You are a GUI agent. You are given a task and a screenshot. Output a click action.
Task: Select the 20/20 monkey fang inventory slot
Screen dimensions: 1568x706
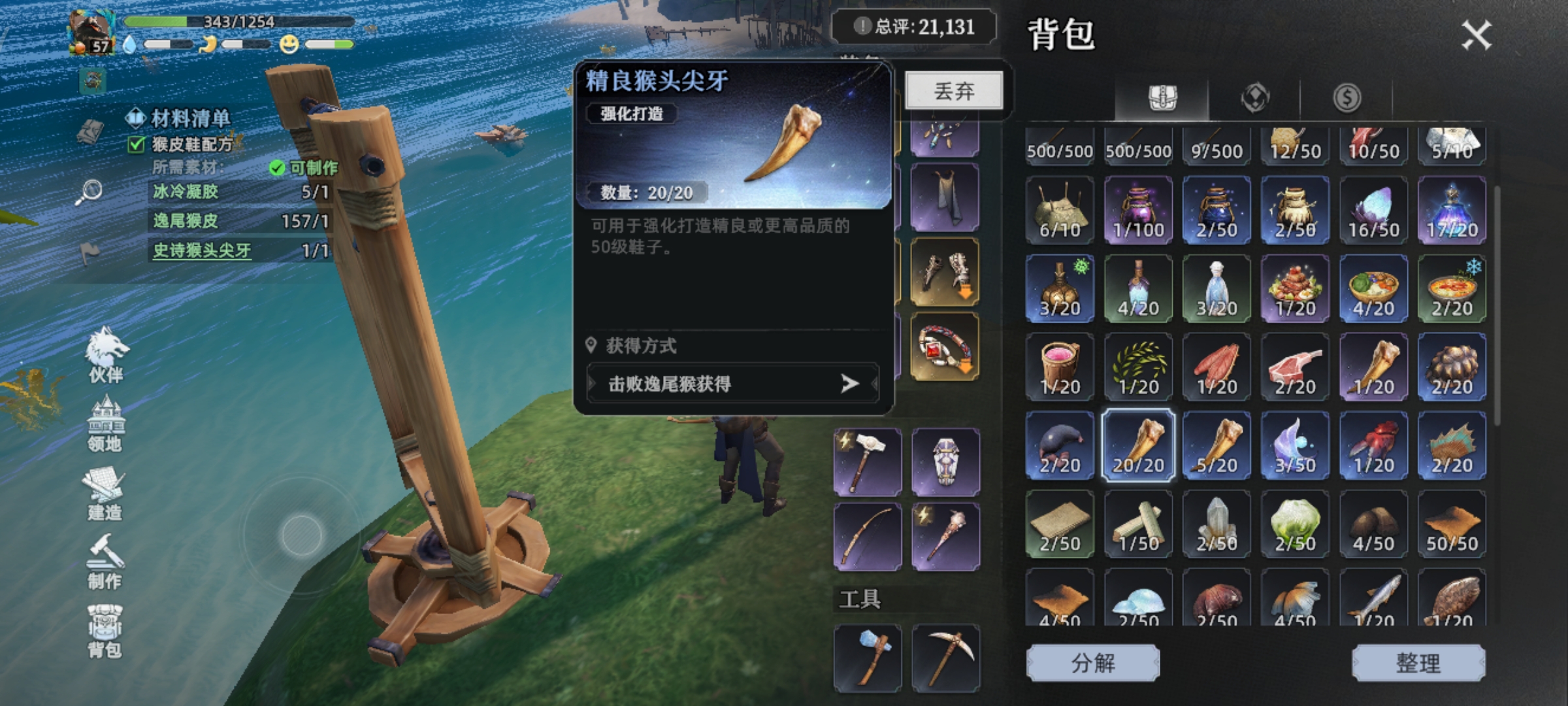coord(1139,446)
